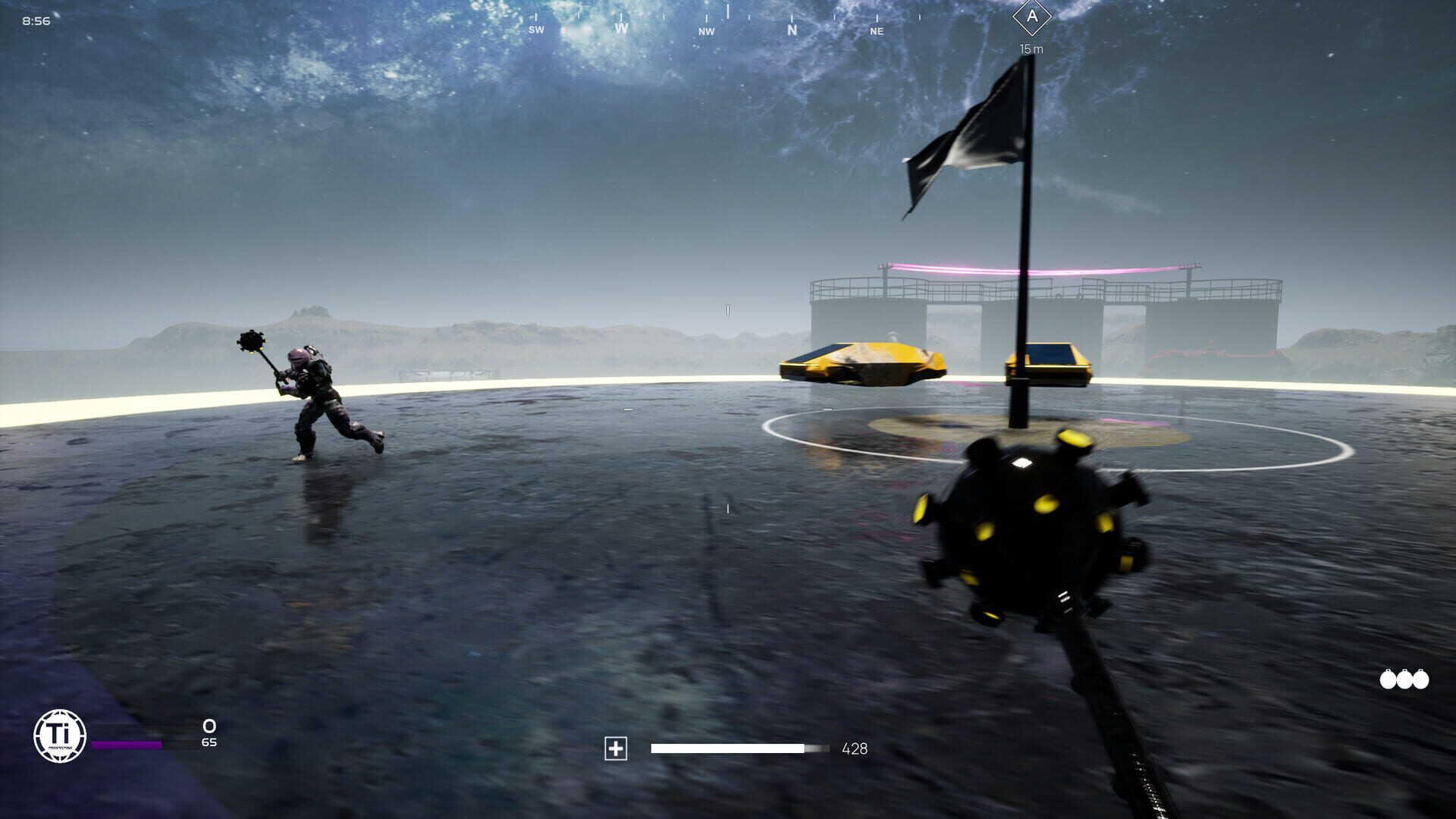This screenshot has width=1456, height=819.
Task: Click the health cross icon near the health bar
Action: pos(616,748)
